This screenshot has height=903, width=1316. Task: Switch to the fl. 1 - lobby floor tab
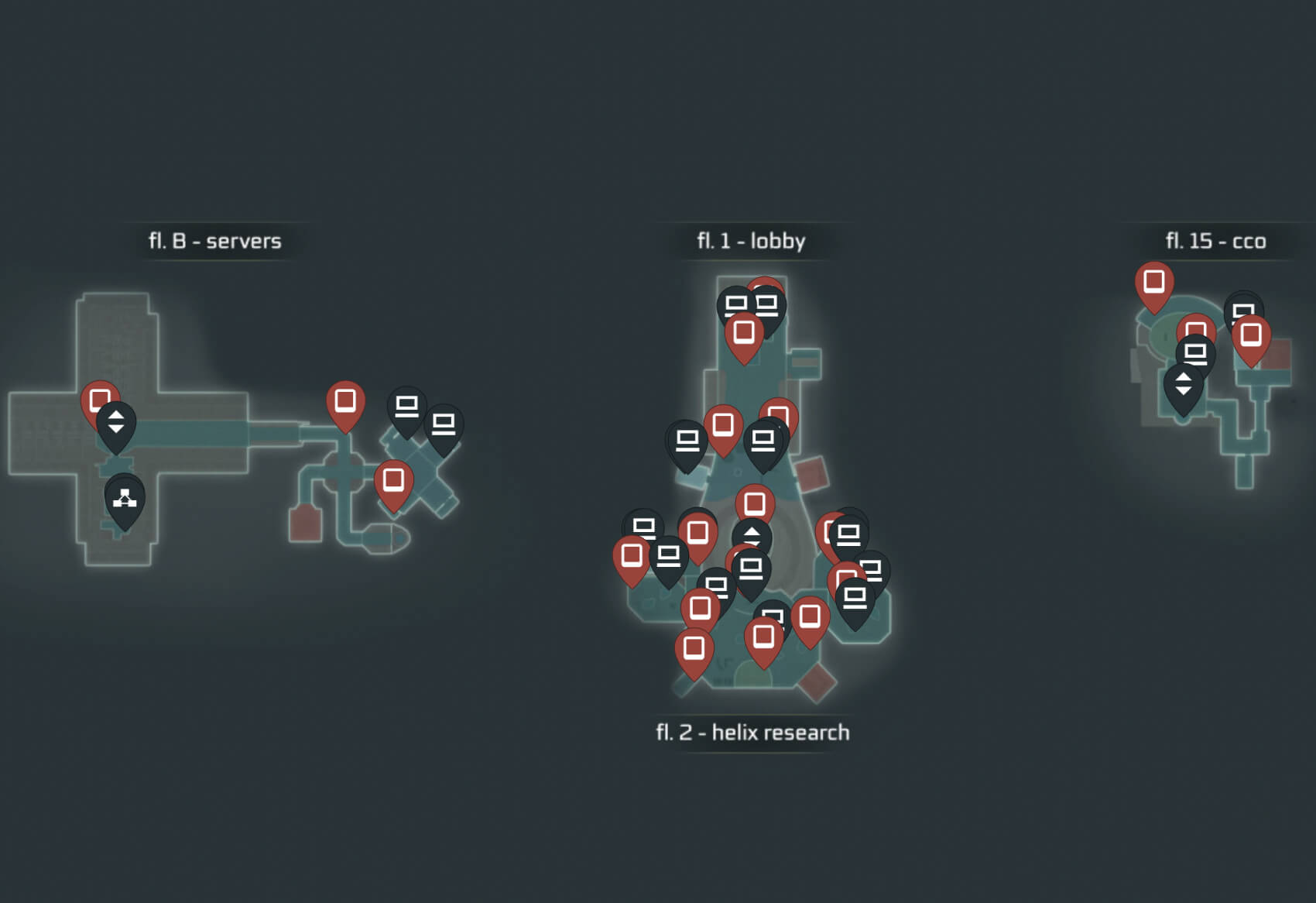(749, 241)
